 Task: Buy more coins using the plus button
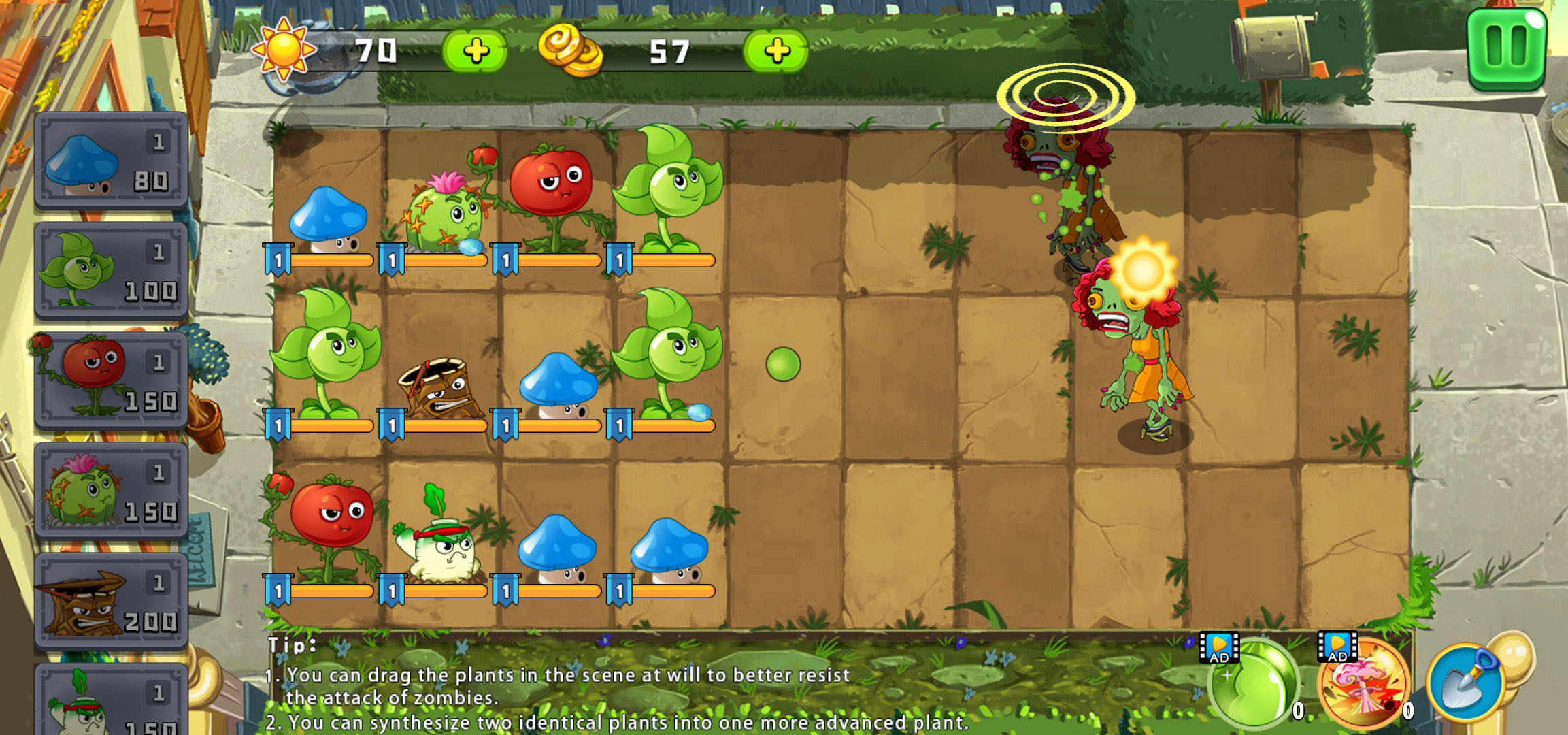pos(776,51)
